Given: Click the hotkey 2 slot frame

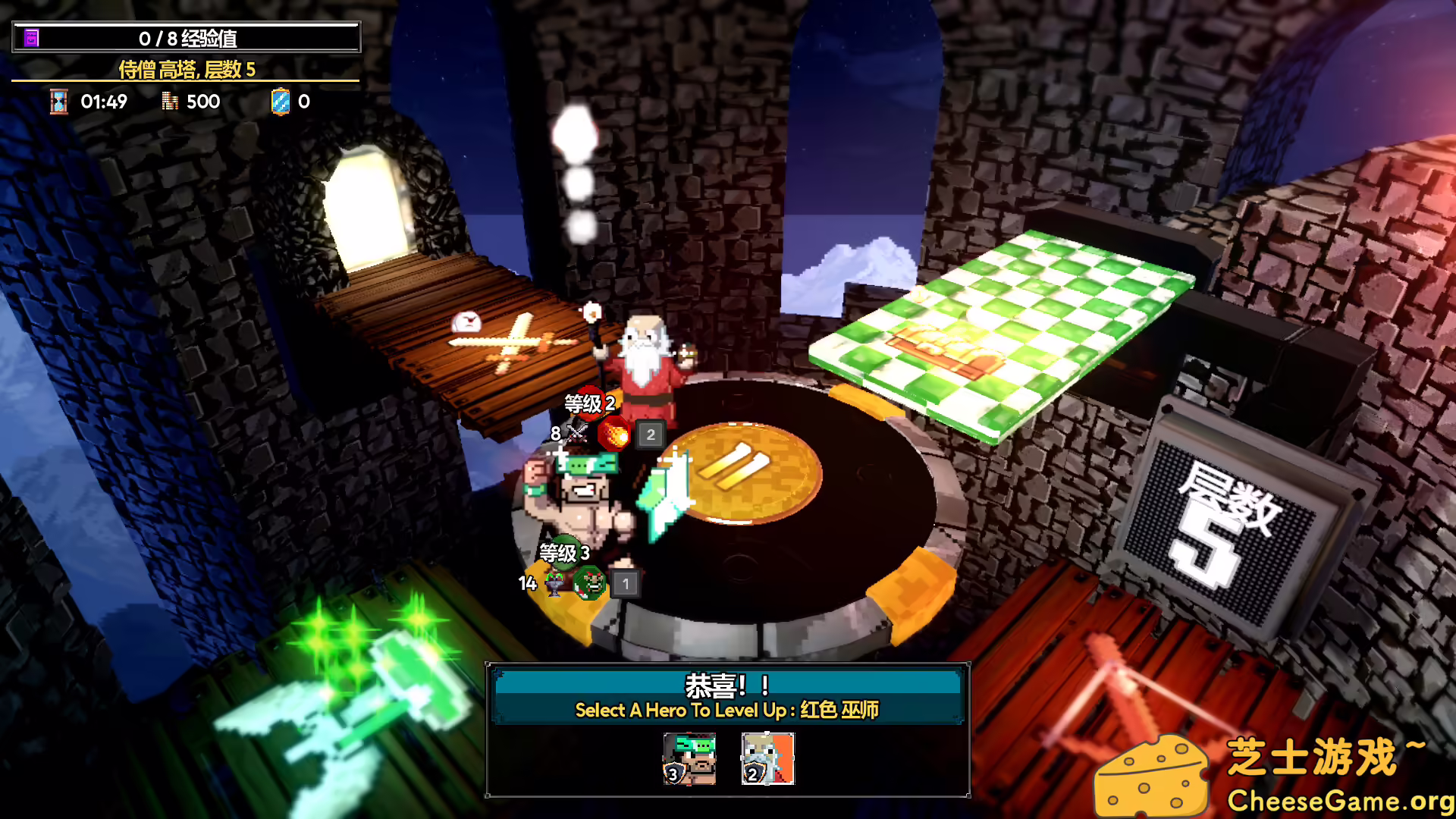Looking at the screenshot, I should (649, 435).
